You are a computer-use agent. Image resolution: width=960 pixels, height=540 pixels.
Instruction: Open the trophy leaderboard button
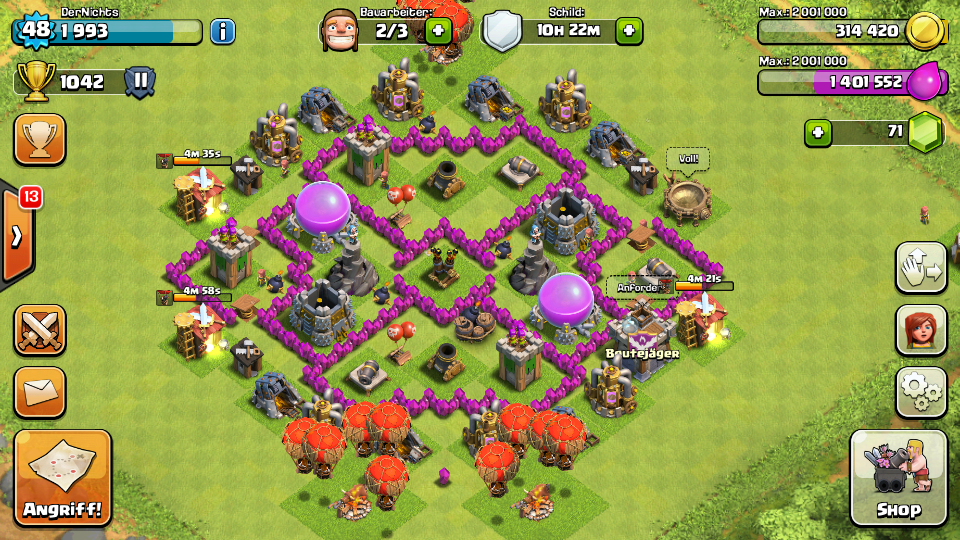40,139
